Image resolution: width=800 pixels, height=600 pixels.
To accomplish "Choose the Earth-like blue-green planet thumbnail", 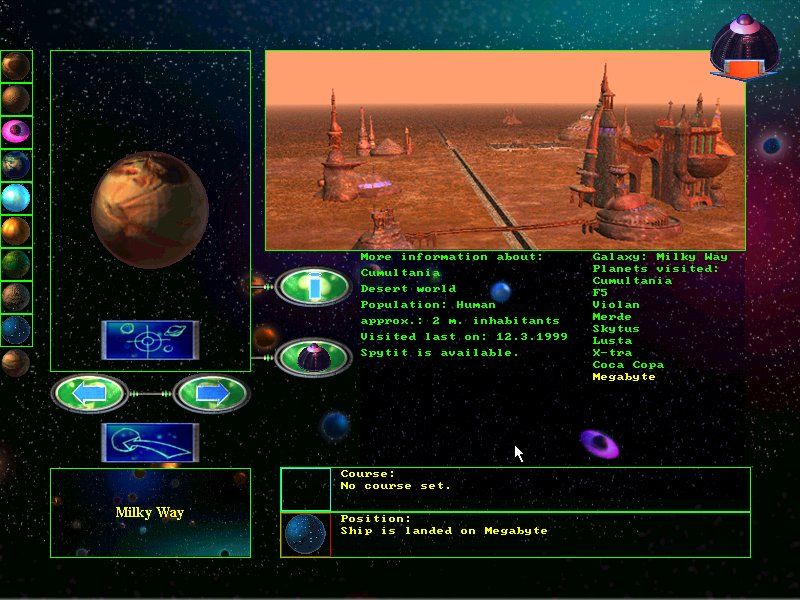I will pyautogui.click(x=16, y=165).
